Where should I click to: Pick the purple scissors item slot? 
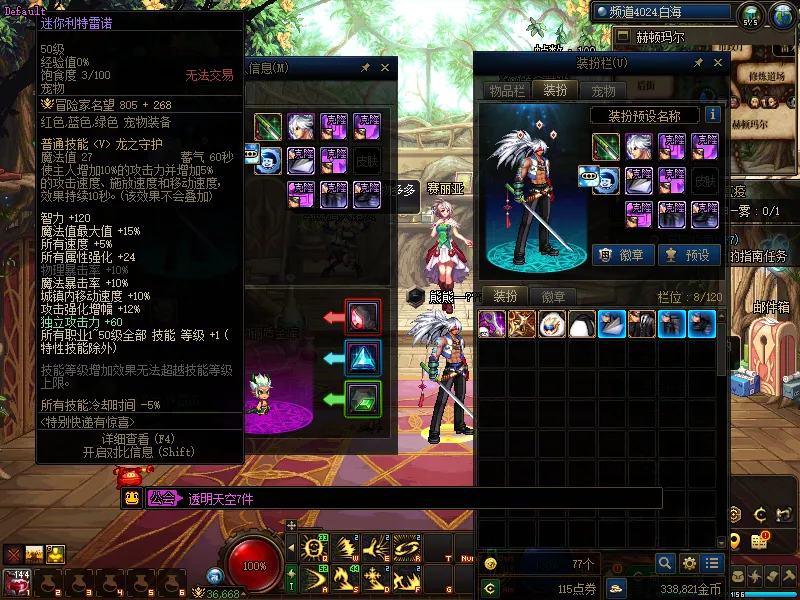coord(491,324)
